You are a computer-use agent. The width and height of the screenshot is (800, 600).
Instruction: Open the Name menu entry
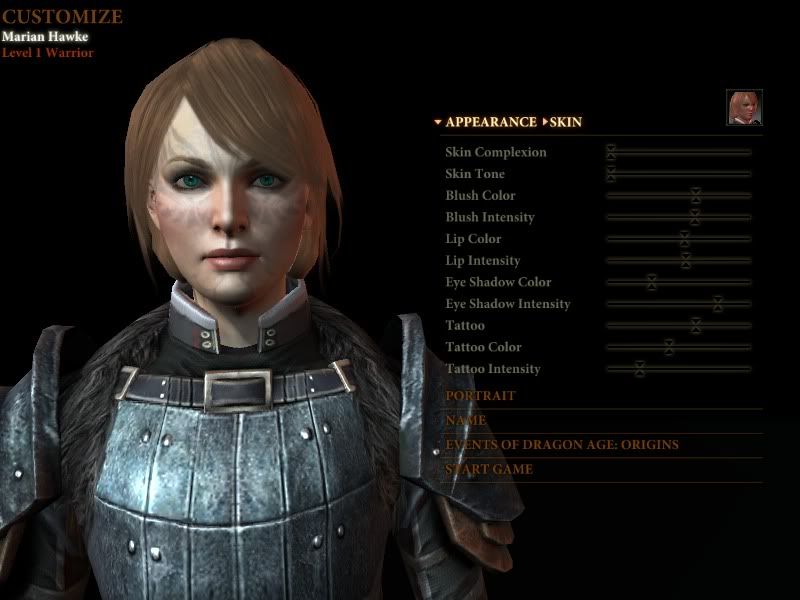(x=466, y=421)
